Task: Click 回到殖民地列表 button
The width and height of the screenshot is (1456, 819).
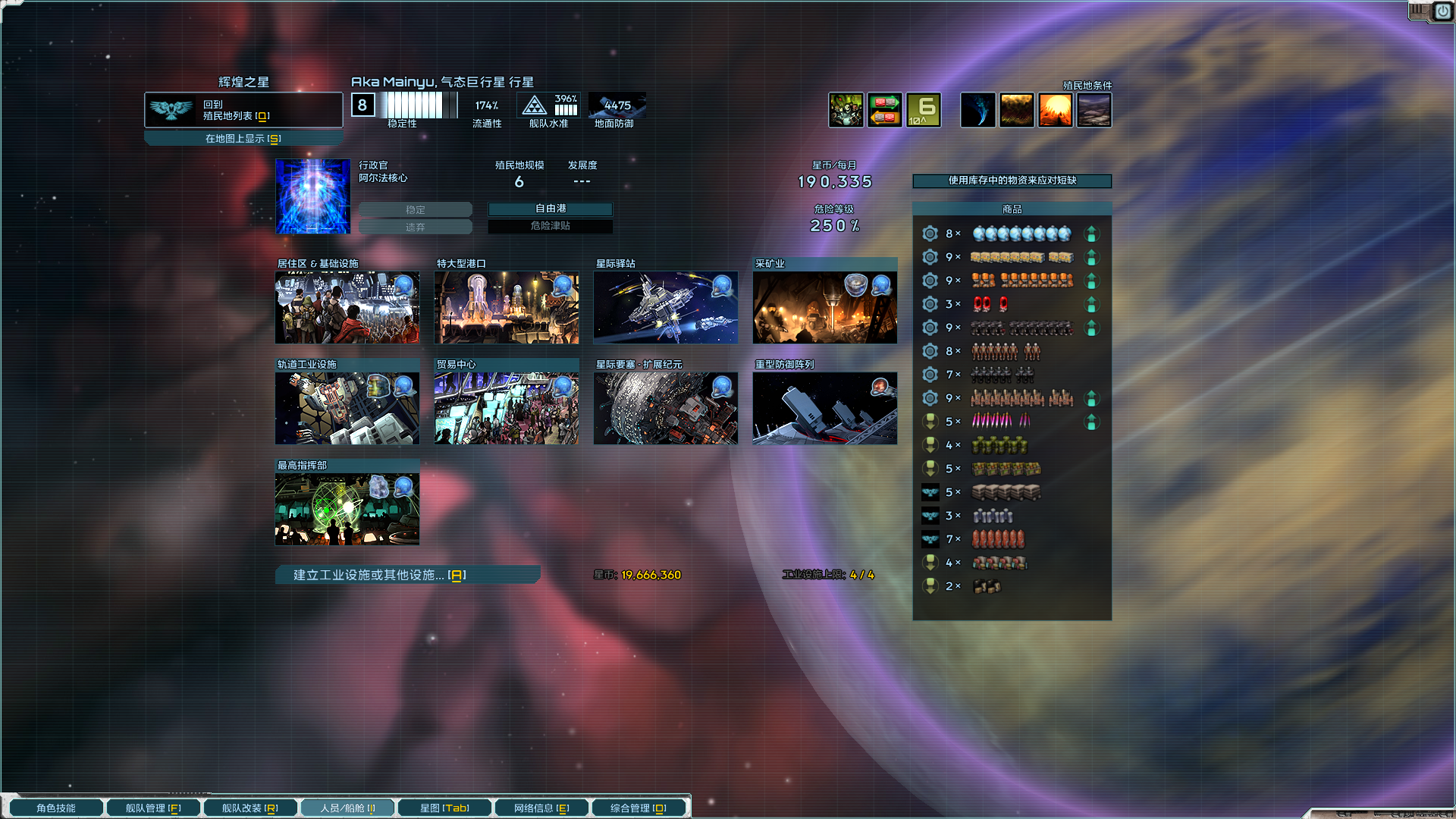Action: [243, 109]
